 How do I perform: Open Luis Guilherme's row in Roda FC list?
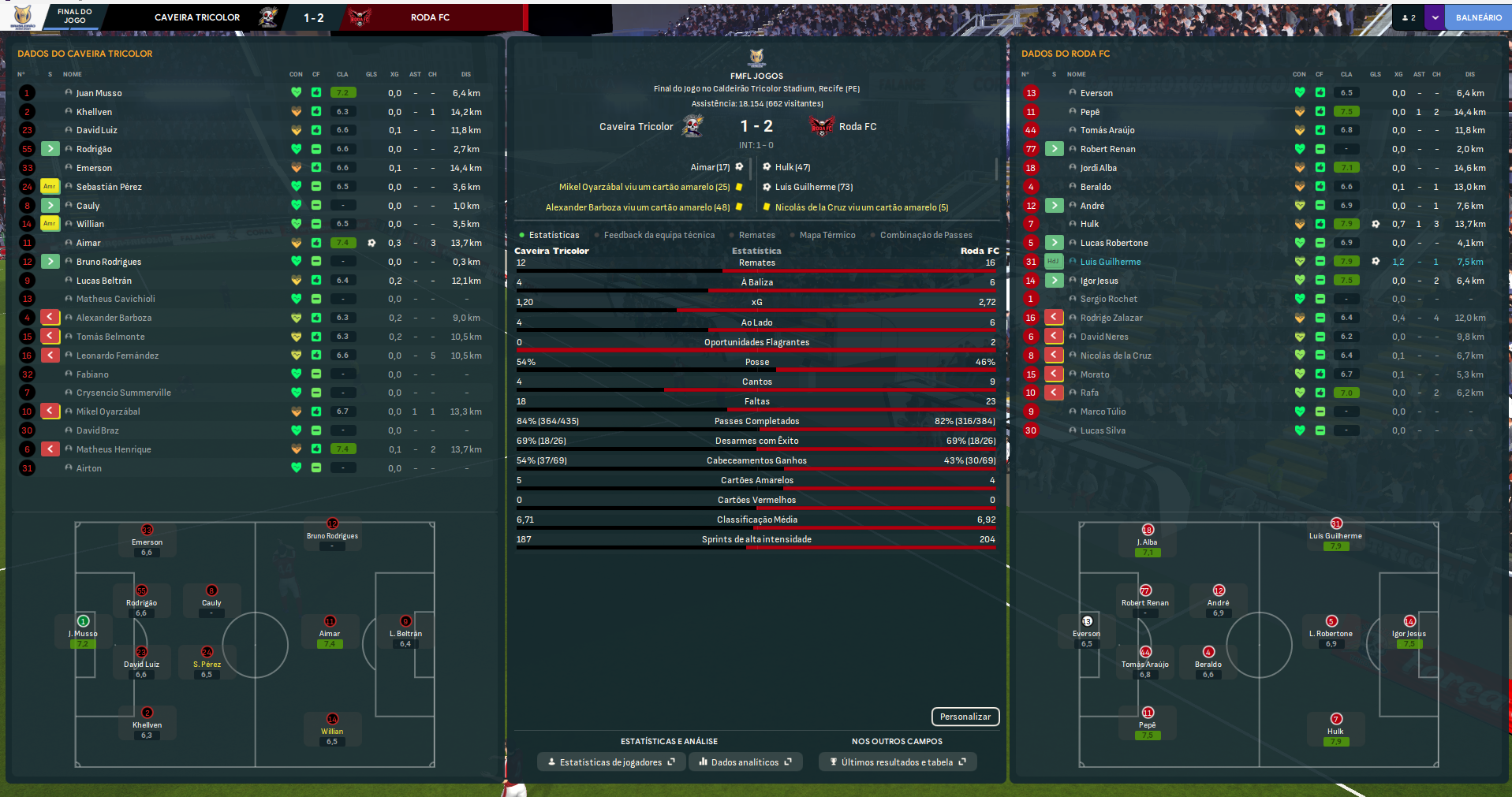click(x=1111, y=262)
